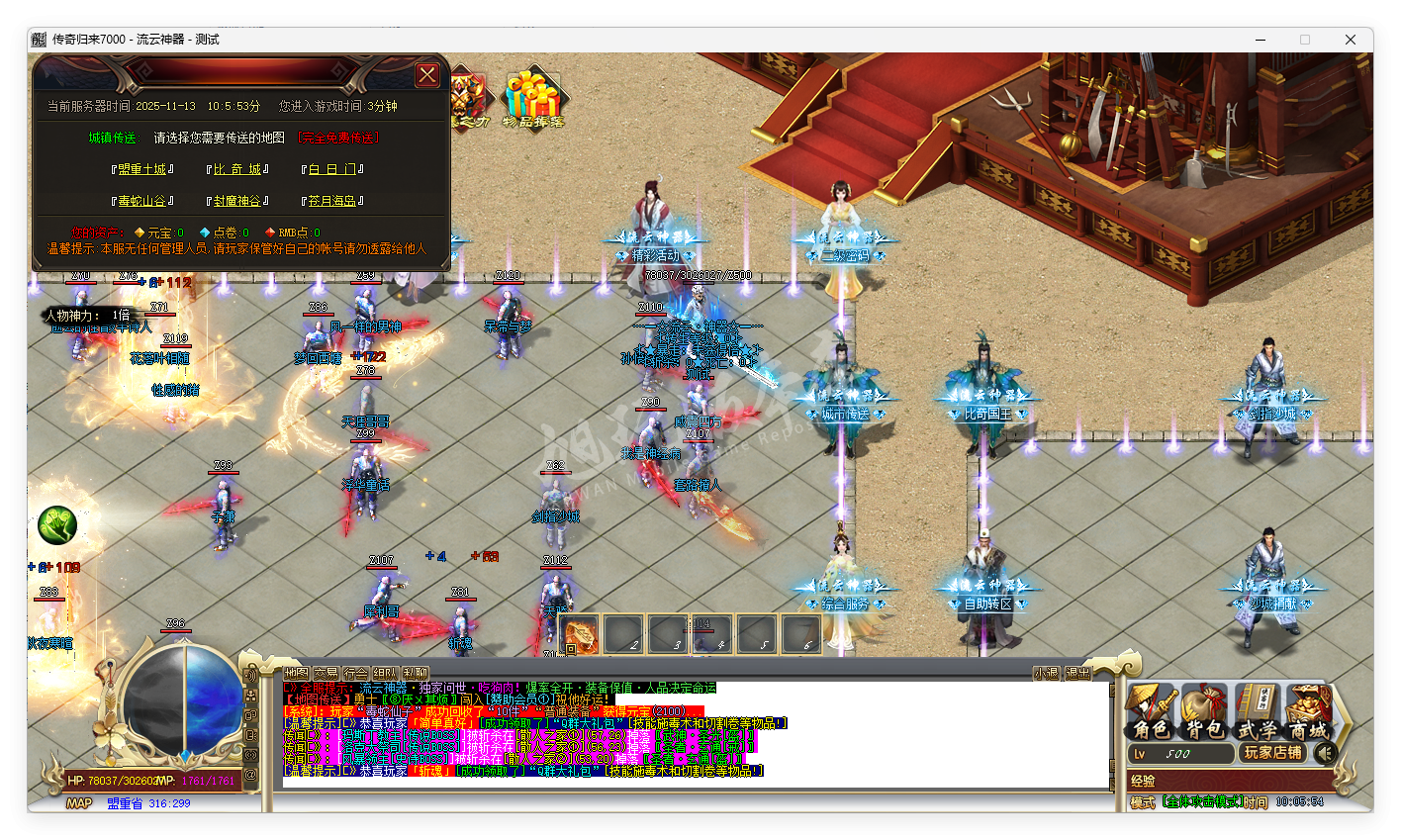Click the 物品掉落 gift drop icon
Viewport: 1401px width, 840px height.
(x=533, y=94)
